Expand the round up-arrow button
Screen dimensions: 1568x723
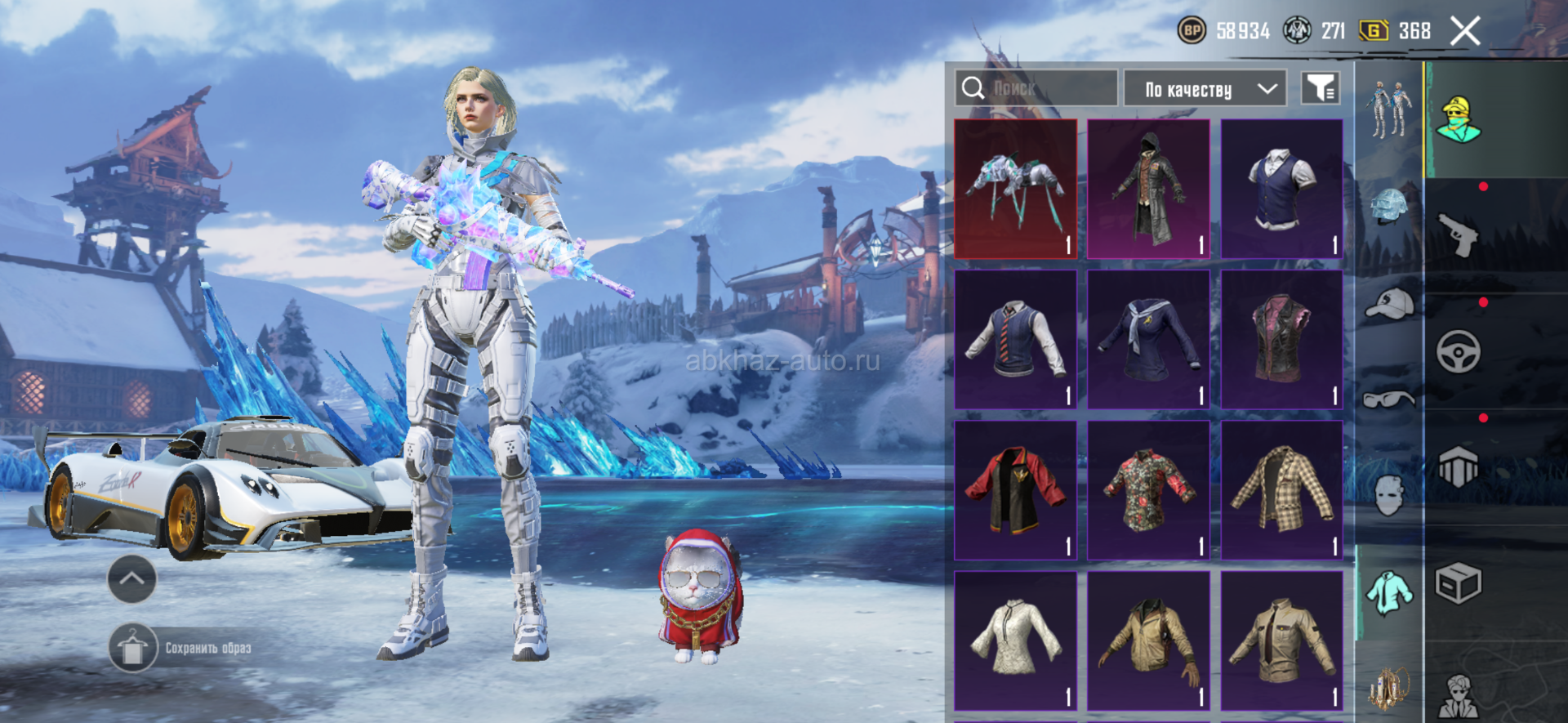132,579
